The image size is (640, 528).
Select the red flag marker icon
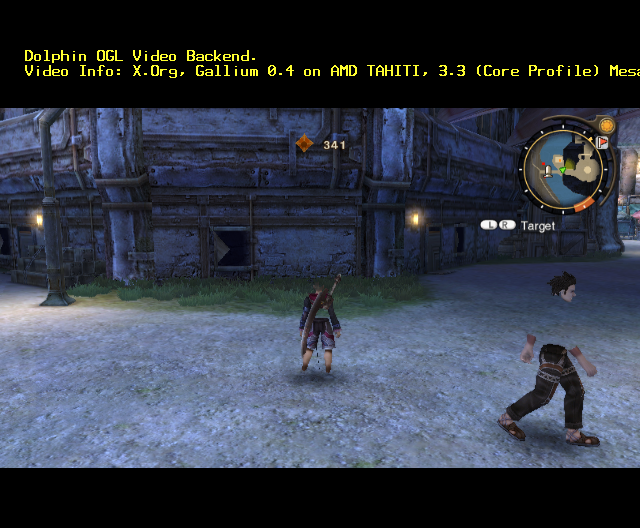[x=603, y=143]
